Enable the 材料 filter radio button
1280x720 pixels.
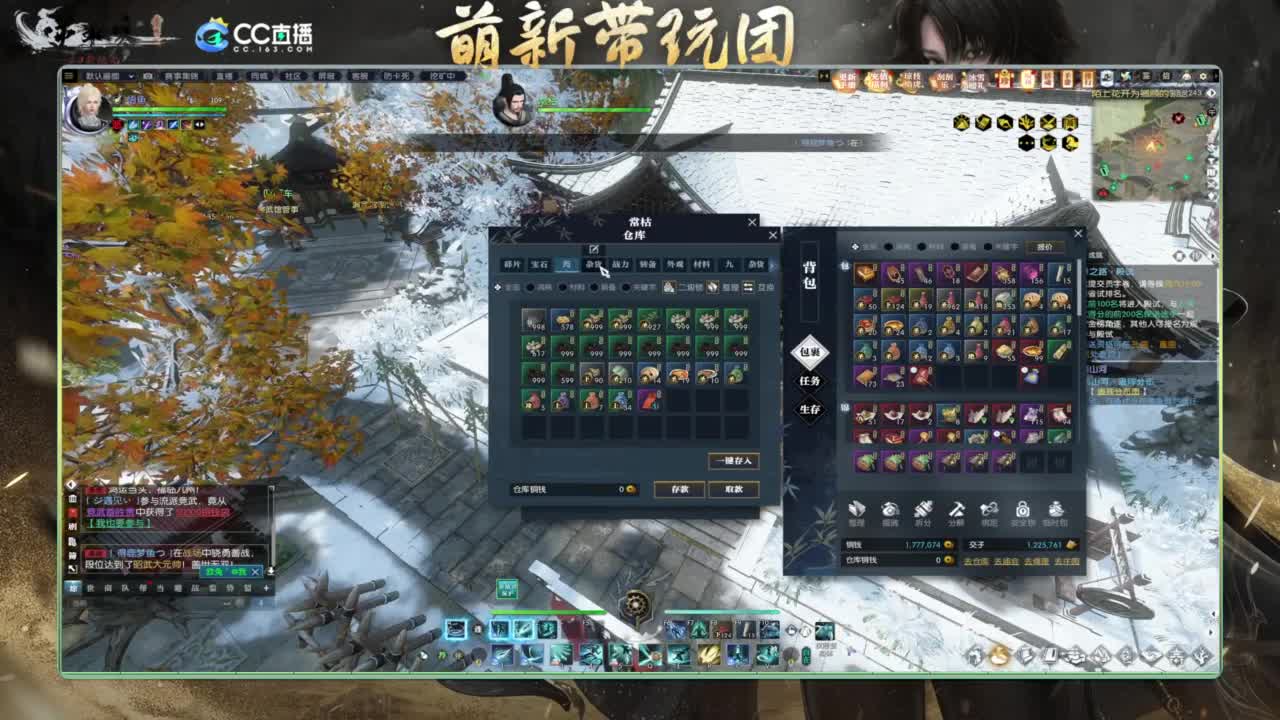coord(562,289)
